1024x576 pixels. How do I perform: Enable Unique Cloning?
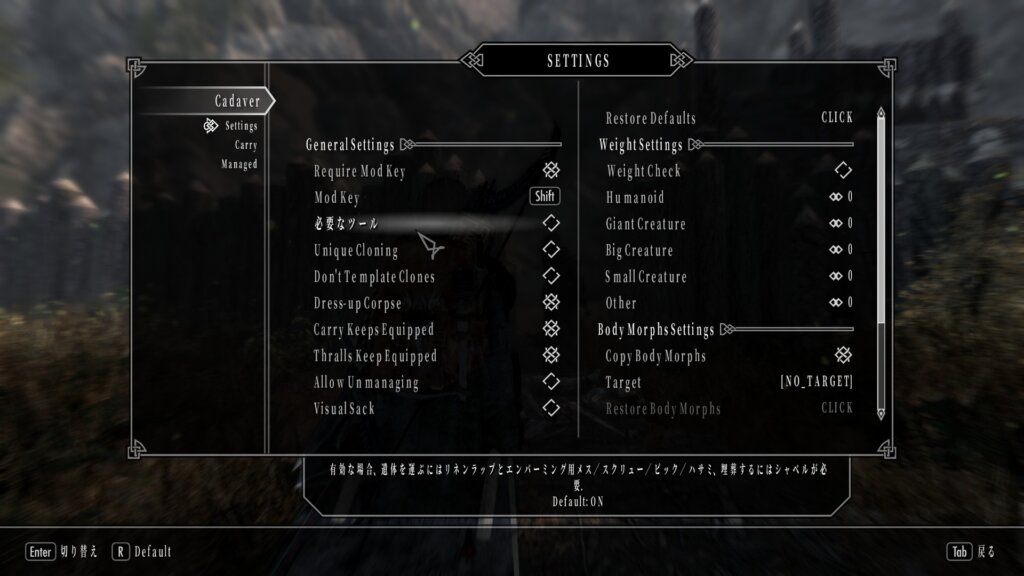pyautogui.click(x=550, y=249)
